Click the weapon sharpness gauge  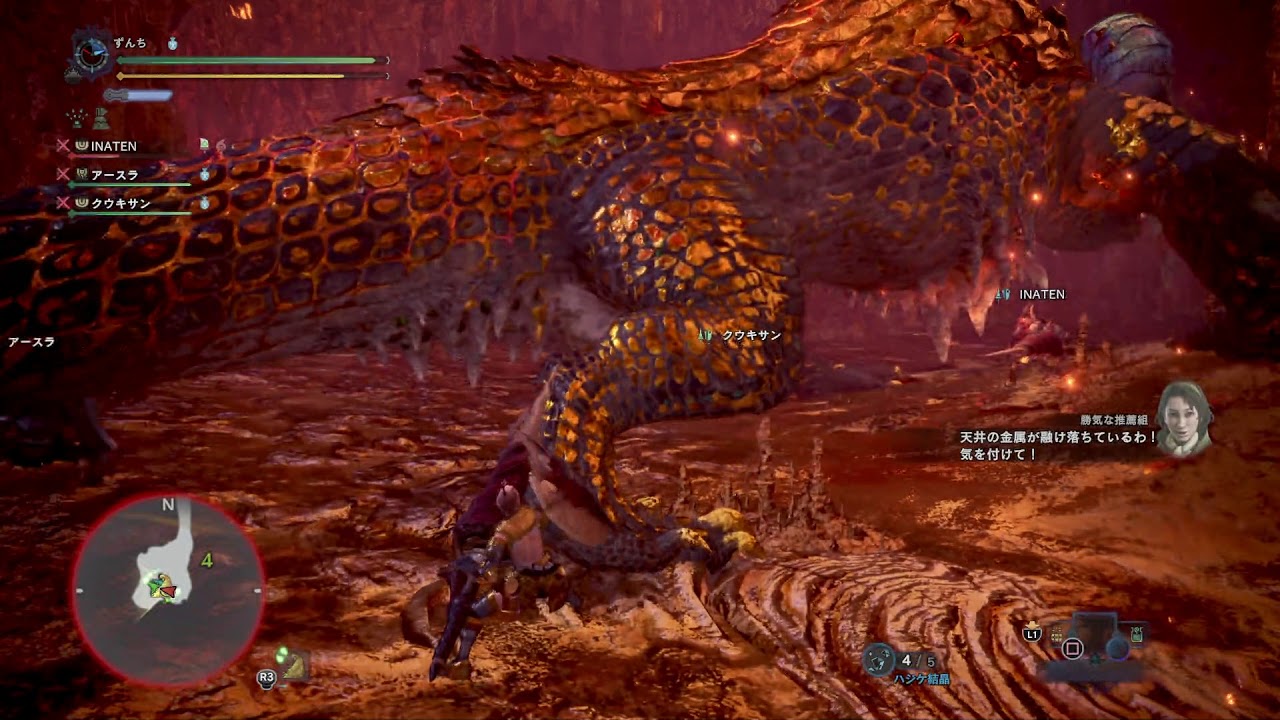[138, 95]
